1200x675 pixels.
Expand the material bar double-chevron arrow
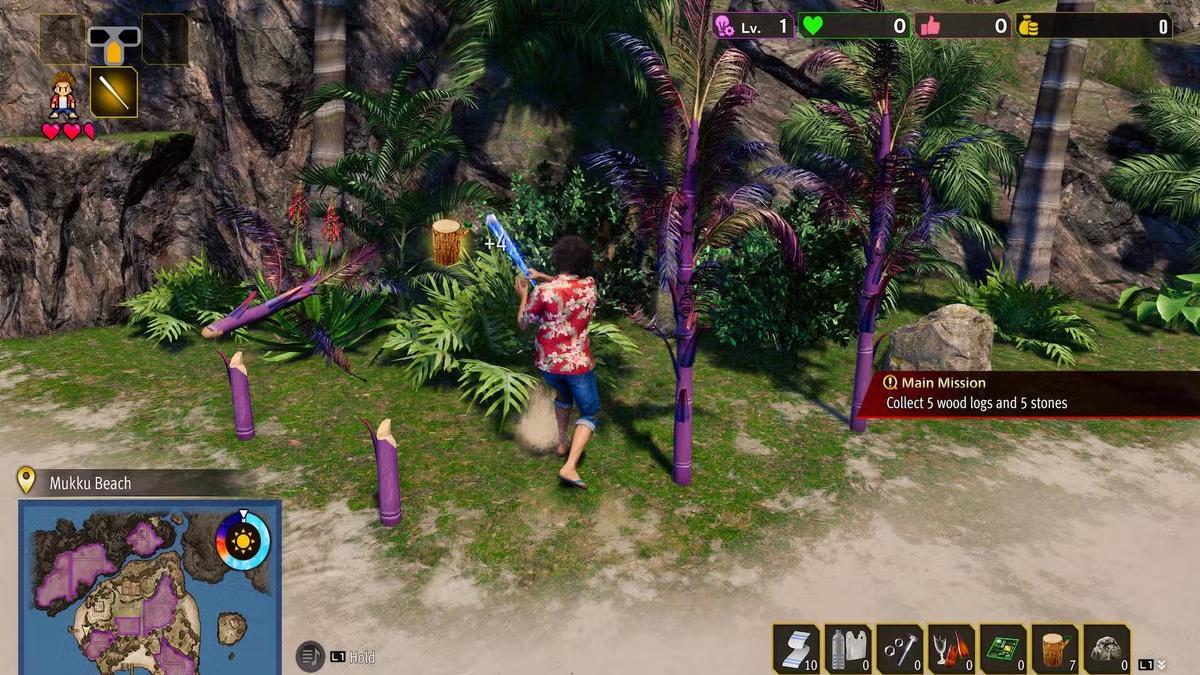[1160, 664]
